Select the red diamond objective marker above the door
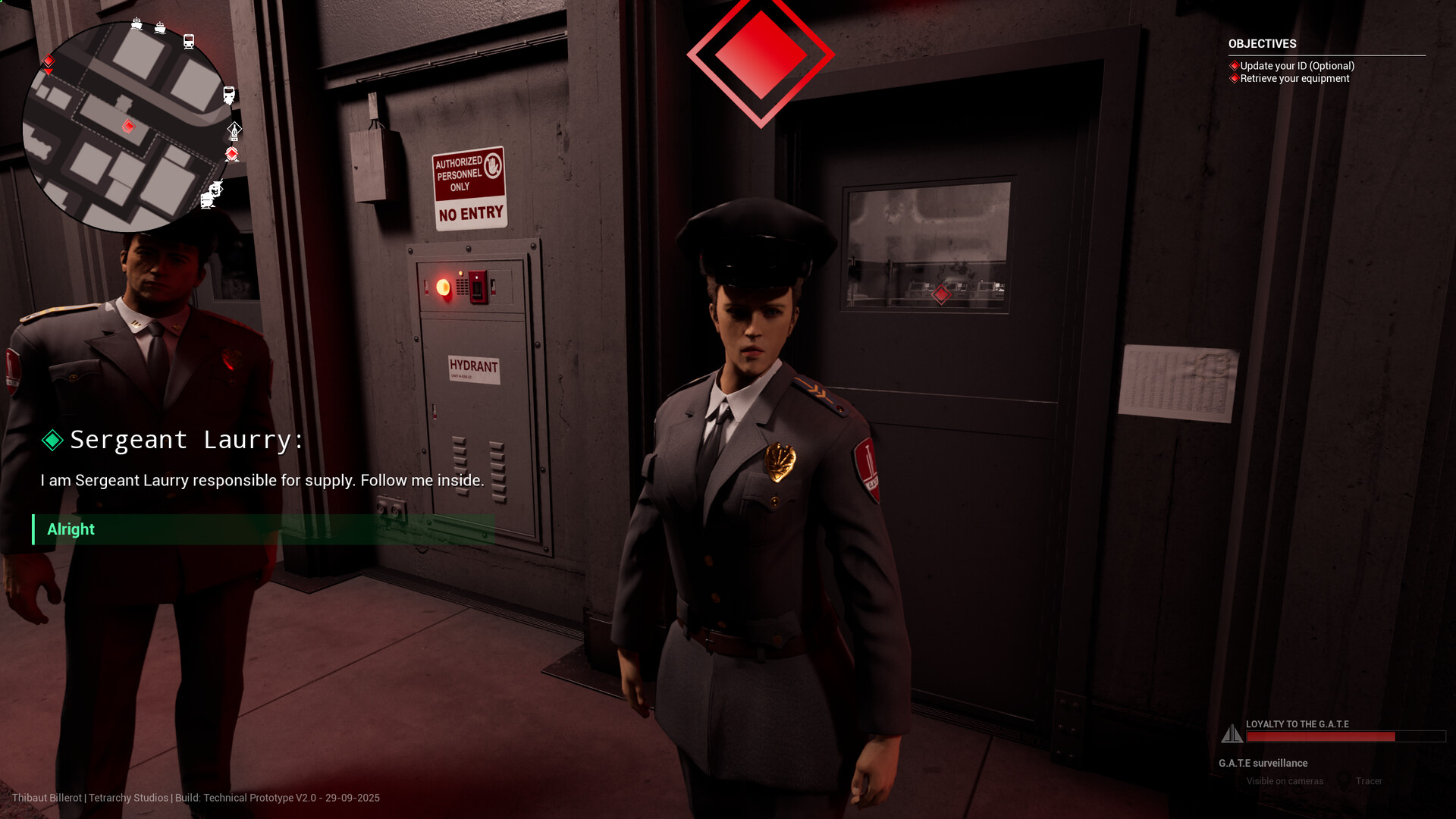The height and width of the screenshot is (819, 1456). pyautogui.click(x=760, y=55)
